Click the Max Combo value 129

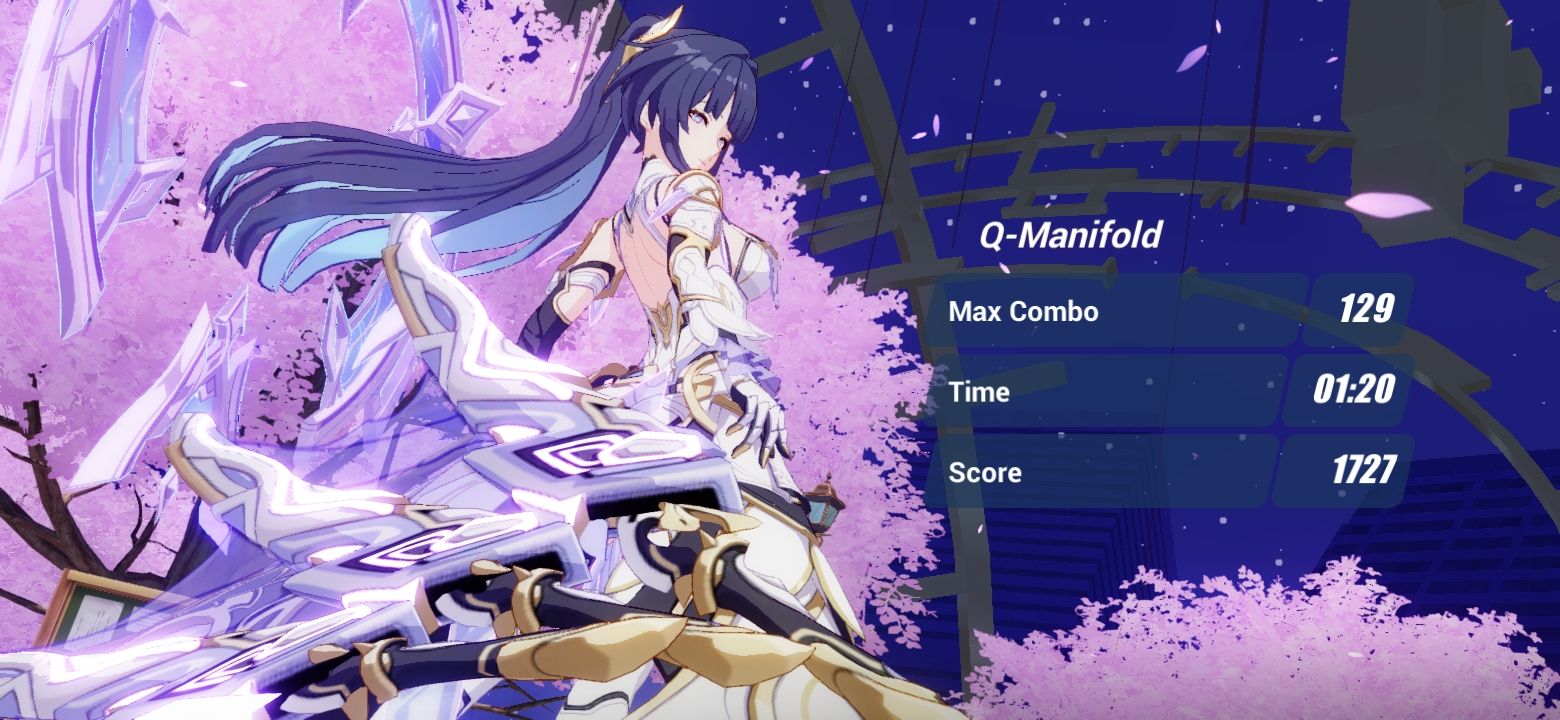(x=1371, y=311)
